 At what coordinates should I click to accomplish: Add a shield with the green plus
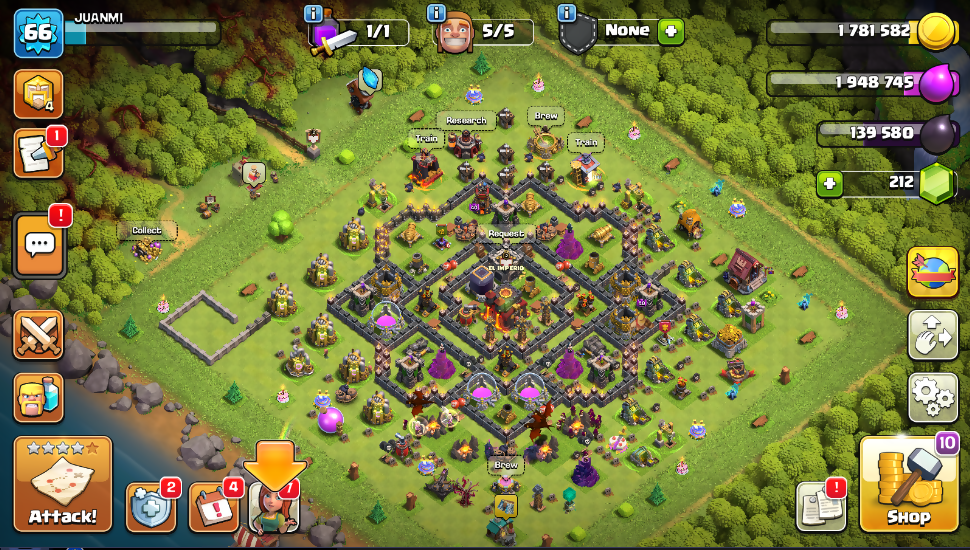[x=670, y=32]
